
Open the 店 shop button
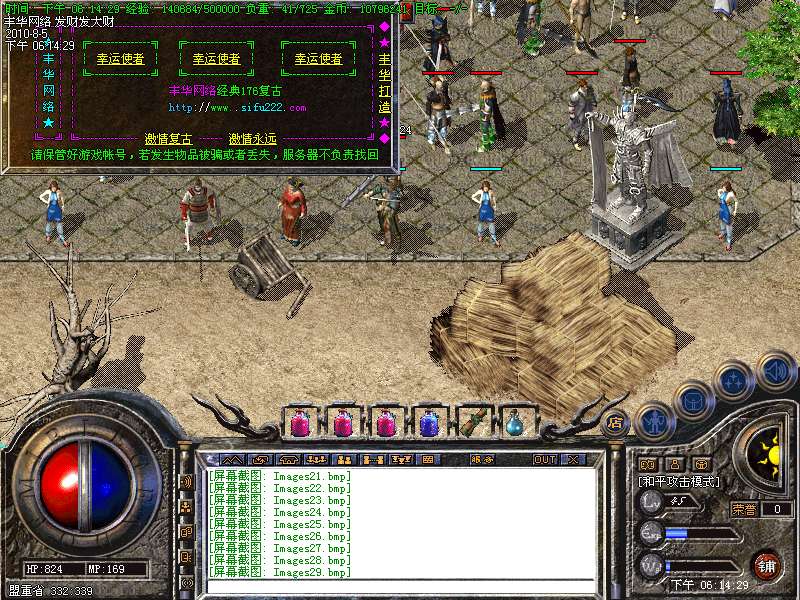pyautogui.click(x=615, y=421)
